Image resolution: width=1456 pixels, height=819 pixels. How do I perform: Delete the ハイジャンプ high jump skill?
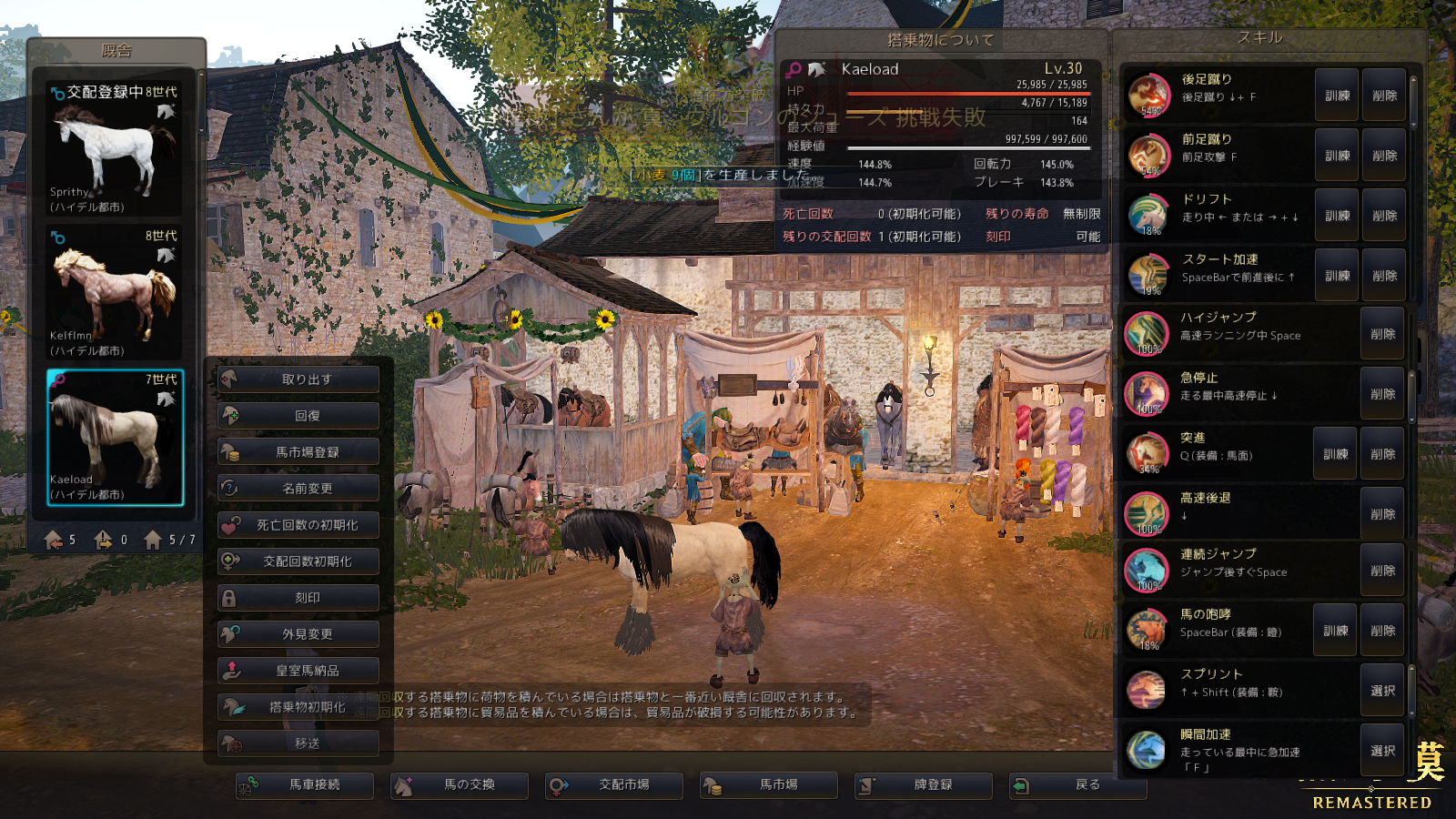pyautogui.click(x=1382, y=334)
